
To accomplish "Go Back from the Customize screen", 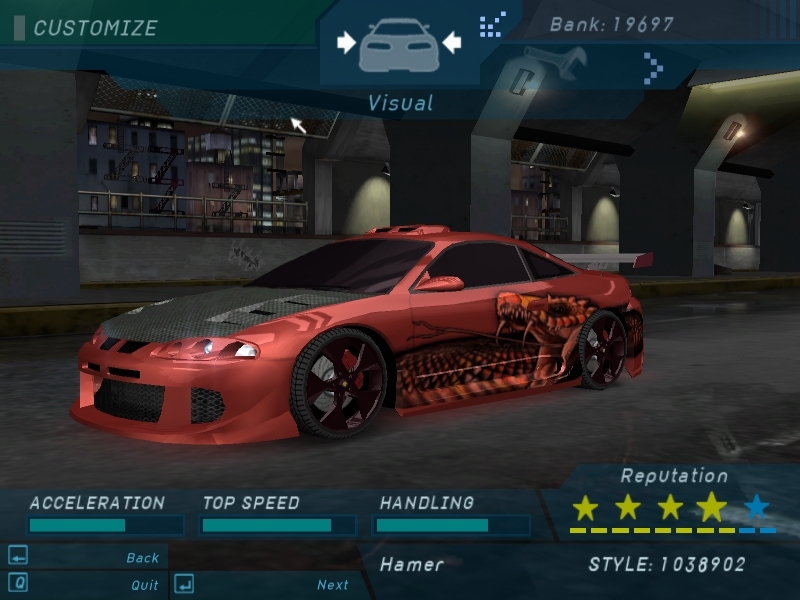I will pyautogui.click(x=142, y=558).
